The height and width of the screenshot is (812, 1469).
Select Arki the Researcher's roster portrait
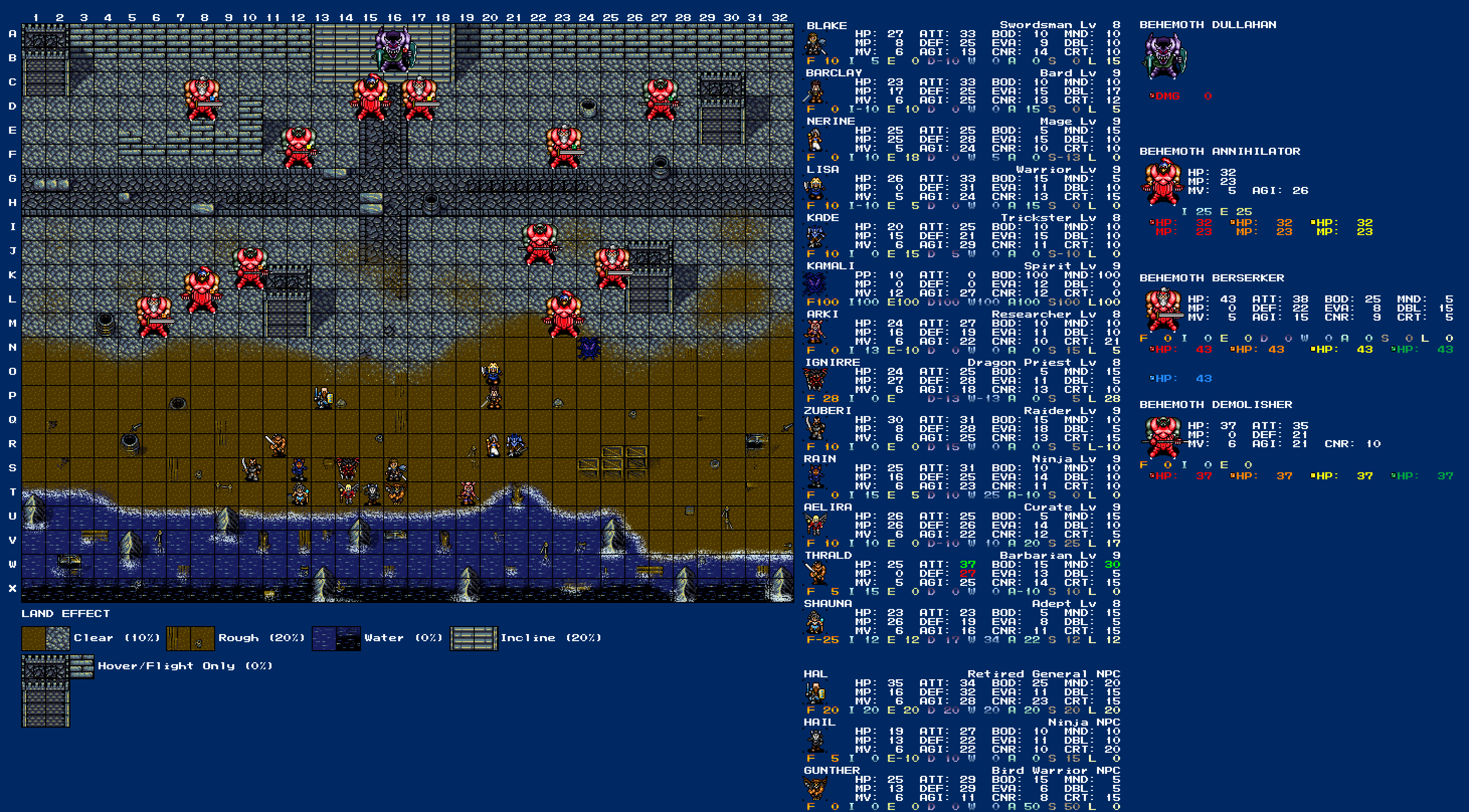pos(815,333)
